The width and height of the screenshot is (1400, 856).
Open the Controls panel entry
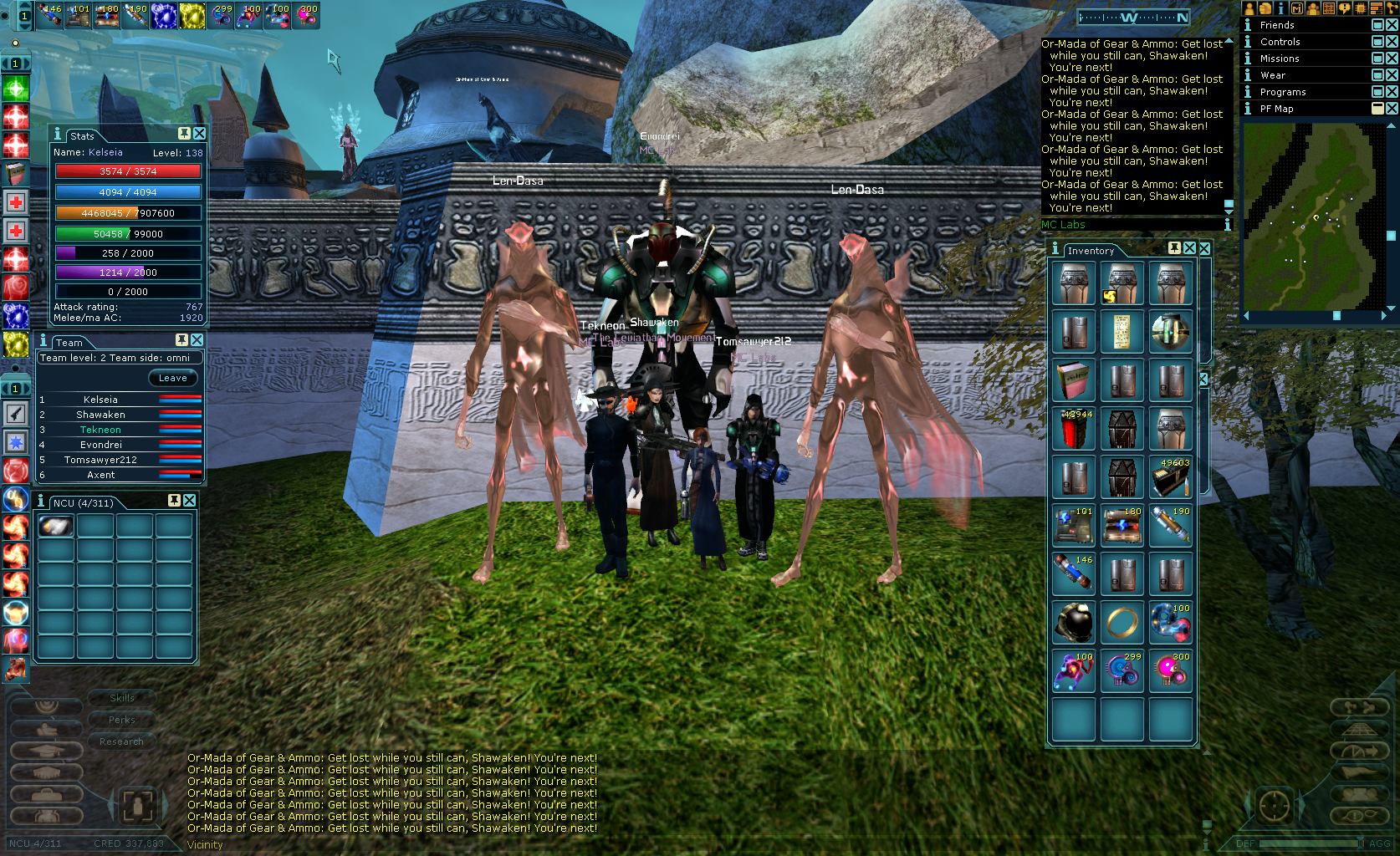tap(1280, 42)
